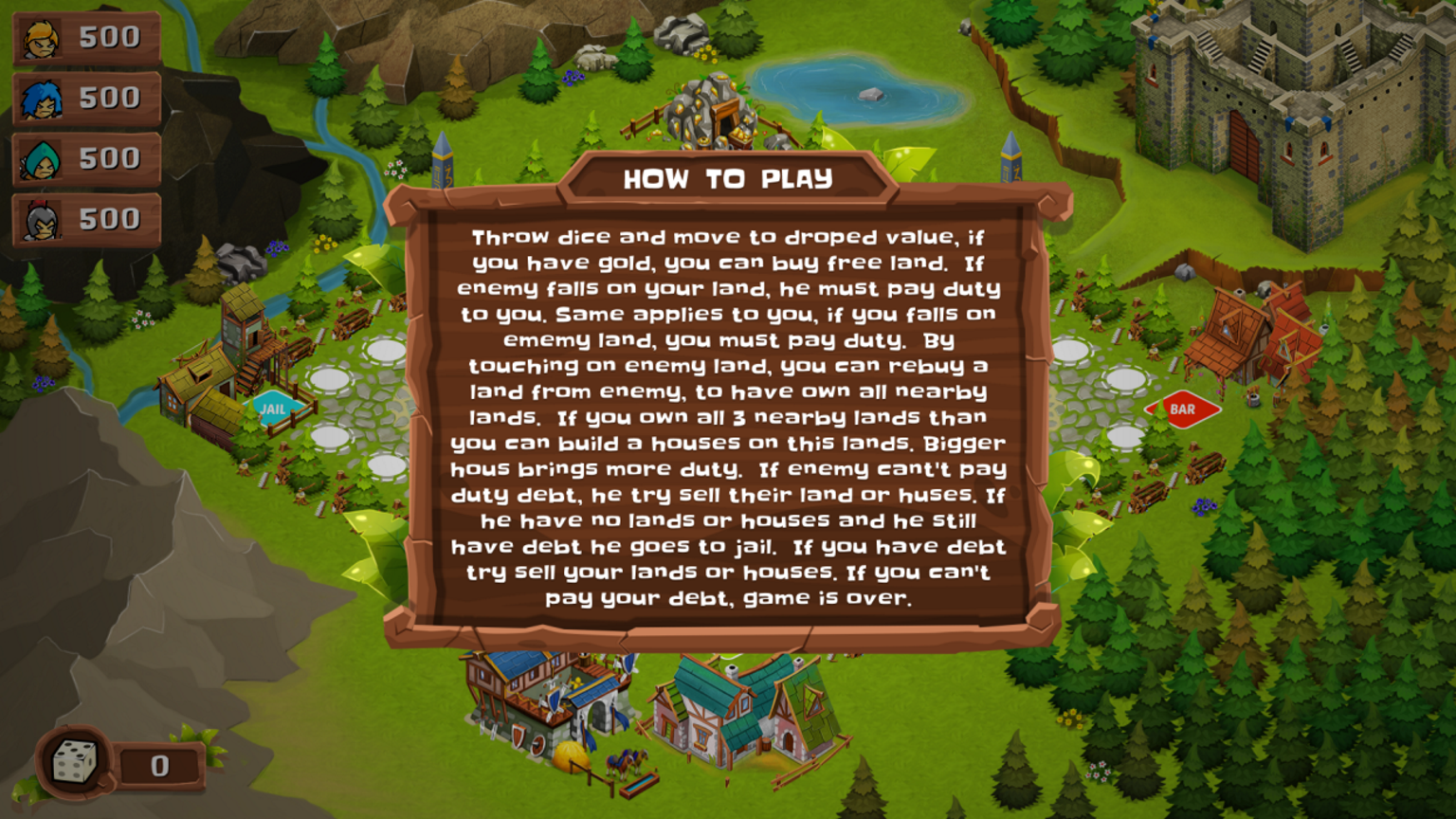This screenshot has height=819, width=1456.
Task: Click the teal JAIL sign
Action: point(274,409)
